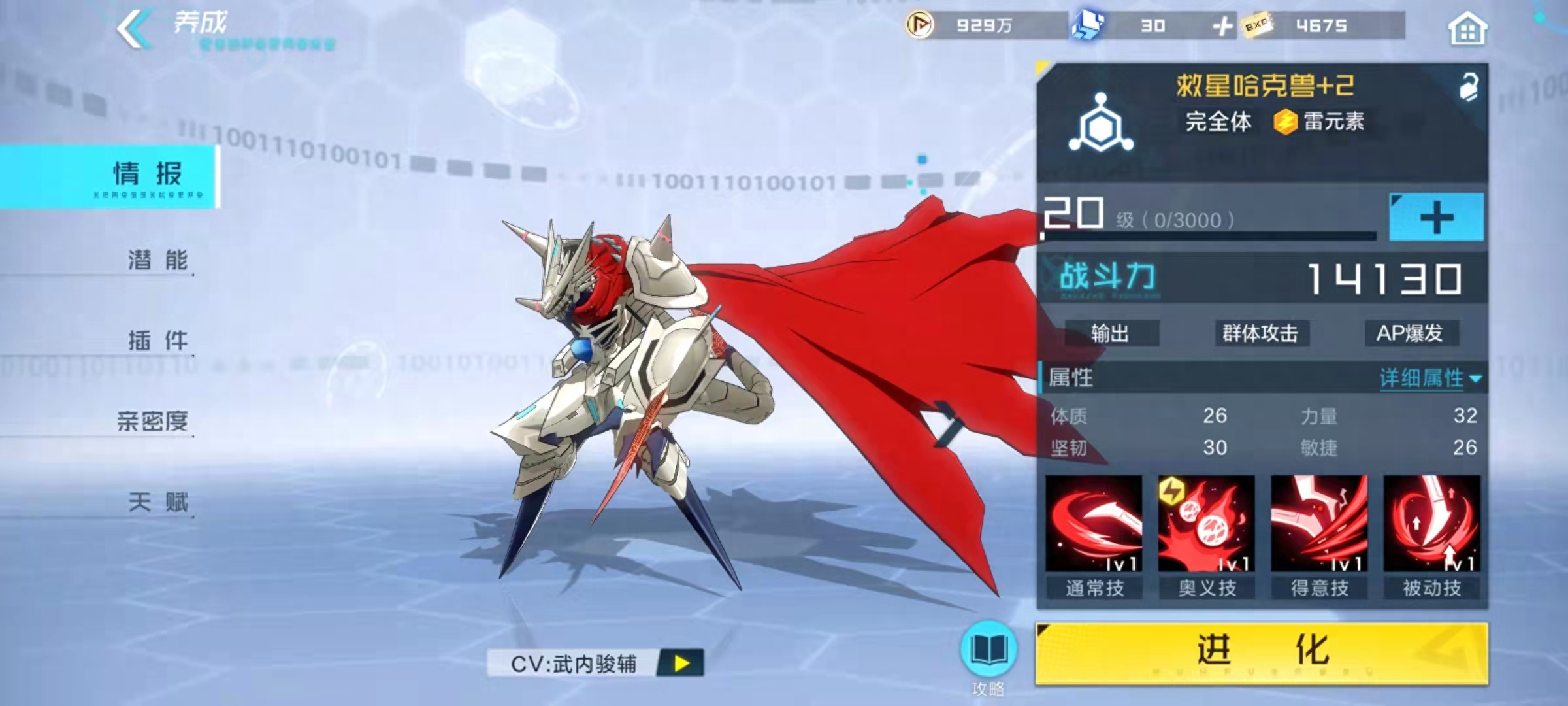
Task: Open the 潜能 tab
Action: tap(157, 260)
